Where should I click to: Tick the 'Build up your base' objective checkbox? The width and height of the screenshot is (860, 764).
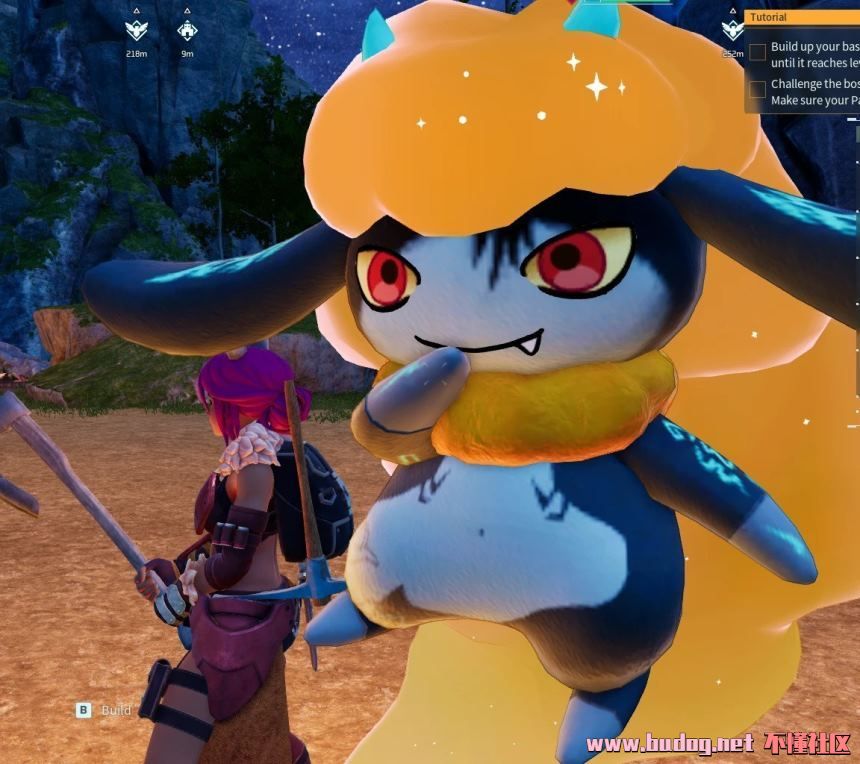coord(758,52)
